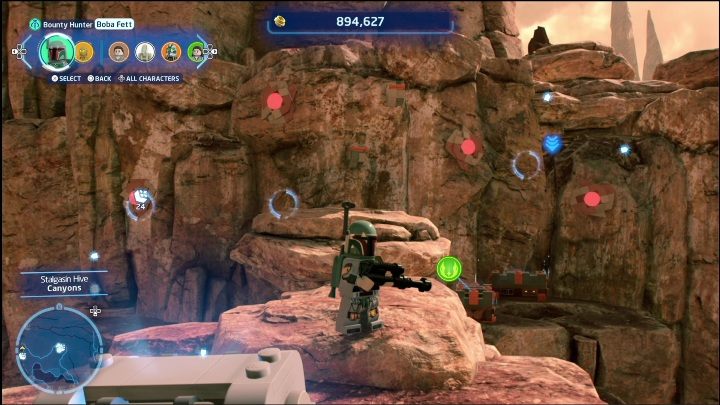Select the blue downward chevron marker
This screenshot has width=720, height=405.
point(552,145)
